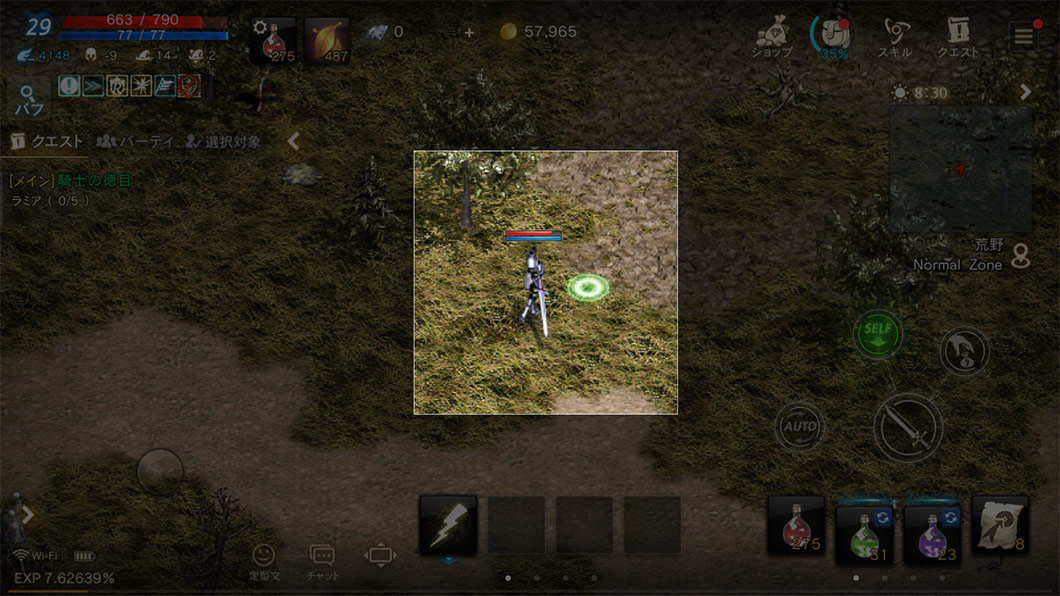Image resolution: width=1060 pixels, height=596 pixels.
Task: Open the ショップ shop menu
Action: [772, 38]
